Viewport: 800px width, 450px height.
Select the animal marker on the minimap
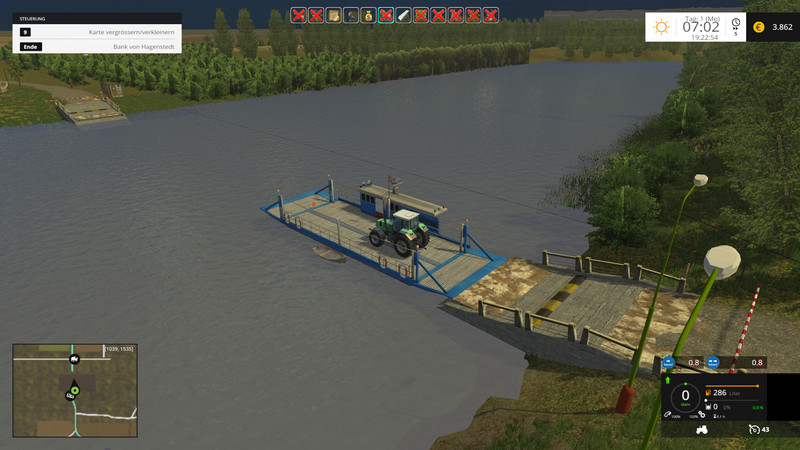(x=74, y=359)
